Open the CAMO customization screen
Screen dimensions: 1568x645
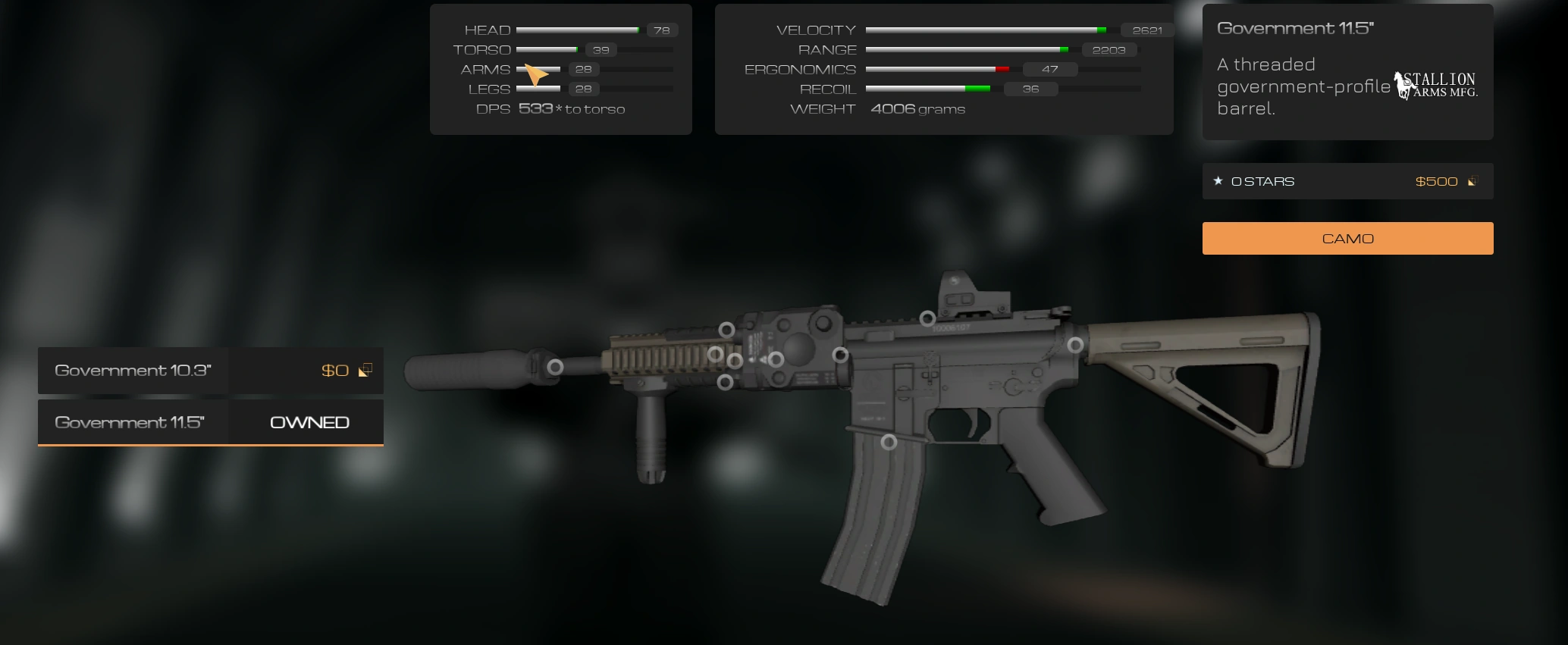click(x=1347, y=238)
